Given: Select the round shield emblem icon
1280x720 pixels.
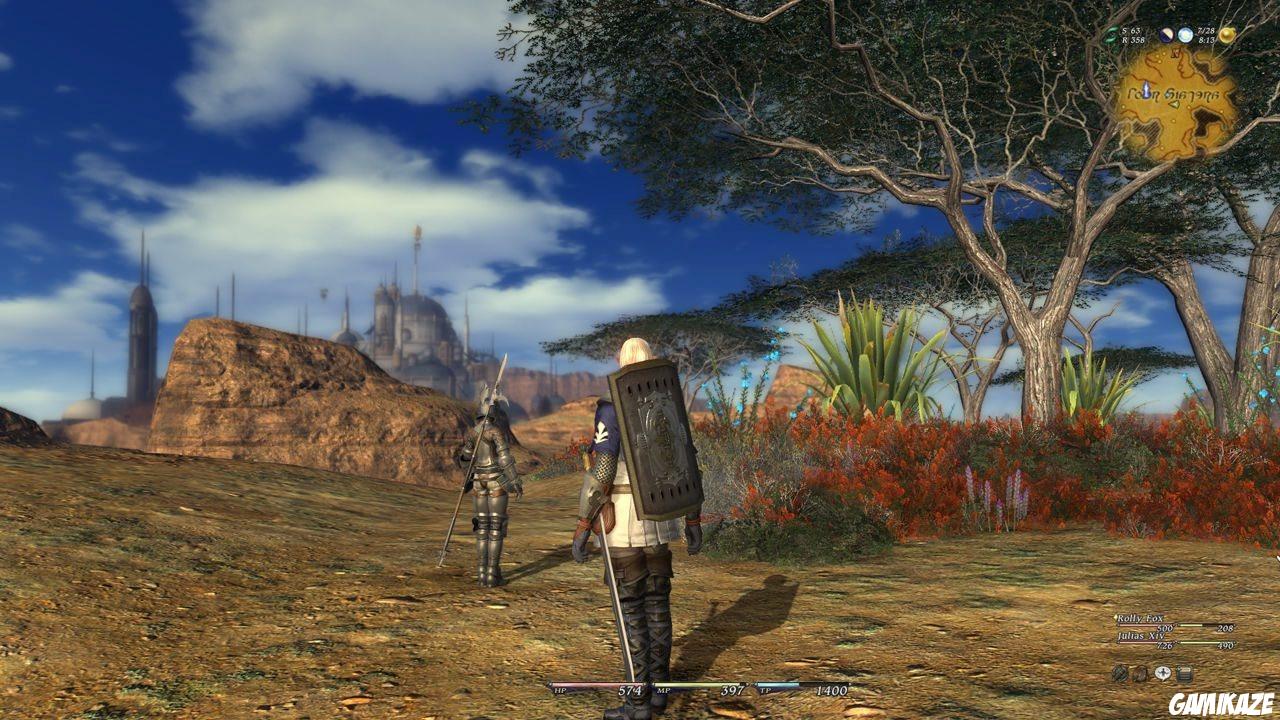Looking at the screenshot, I should 1120,673.
